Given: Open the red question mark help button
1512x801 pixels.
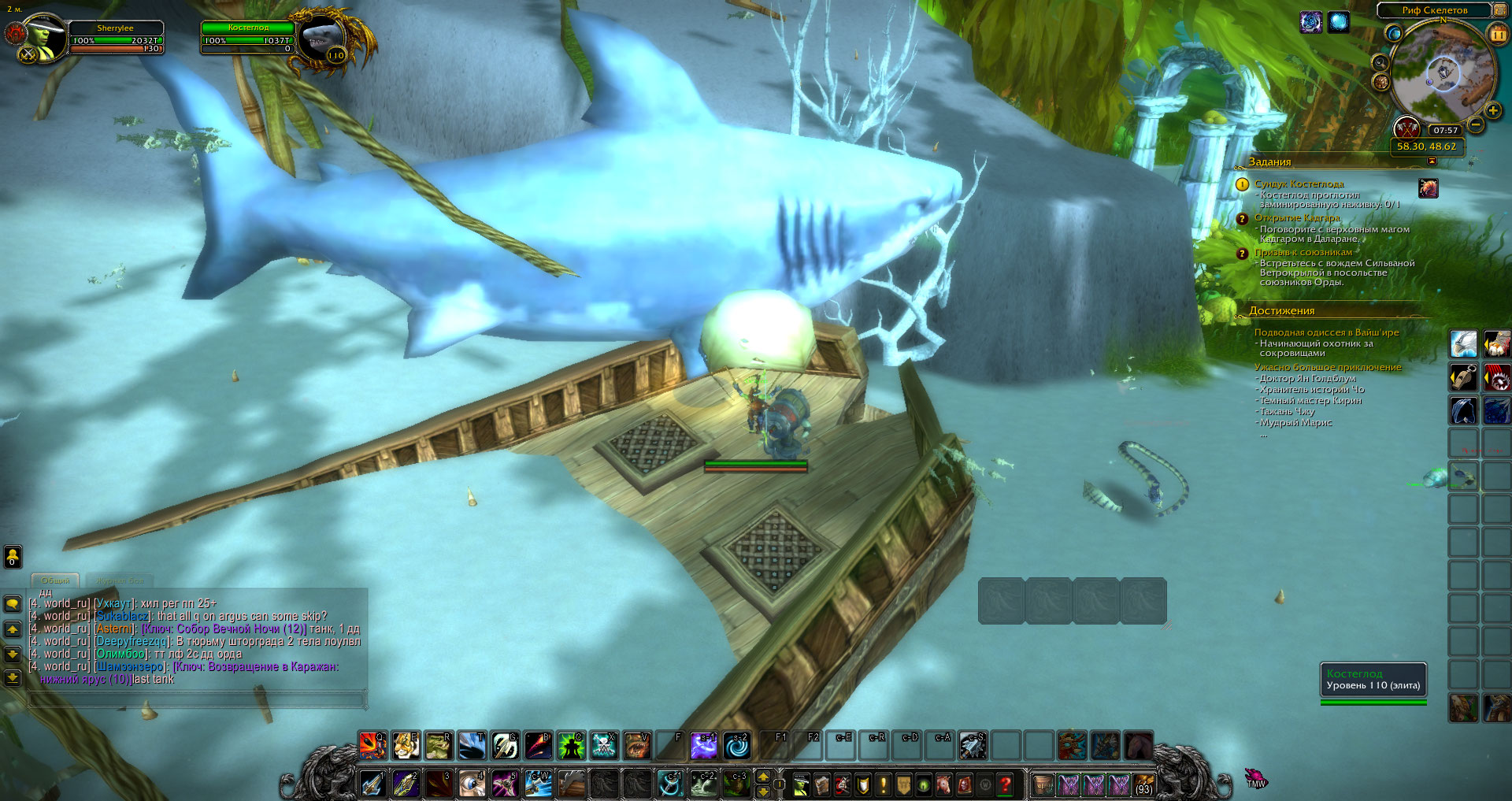Looking at the screenshot, I should pos(1005,784).
